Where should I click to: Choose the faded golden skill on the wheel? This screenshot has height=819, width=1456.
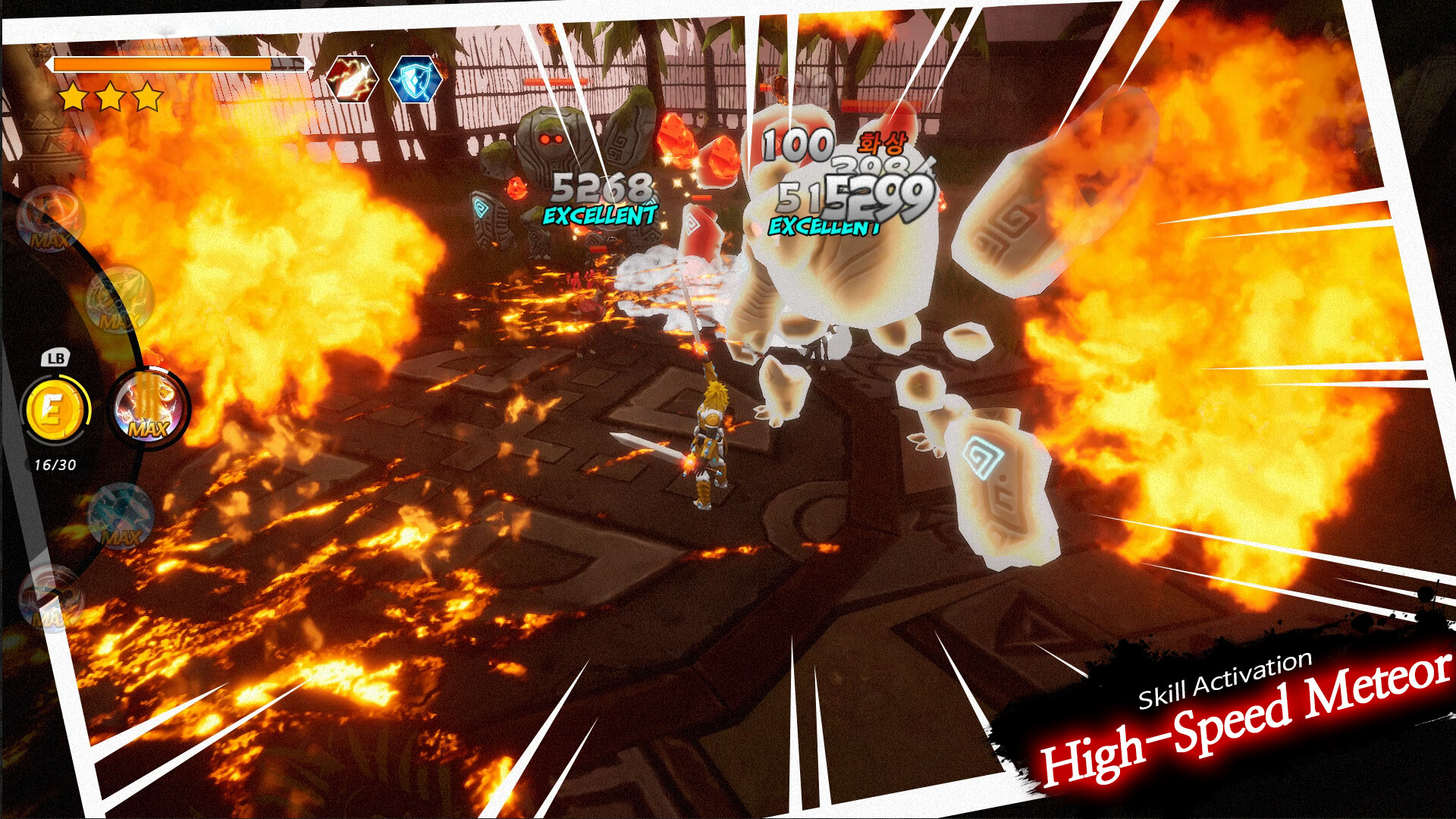(x=118, y=300)
